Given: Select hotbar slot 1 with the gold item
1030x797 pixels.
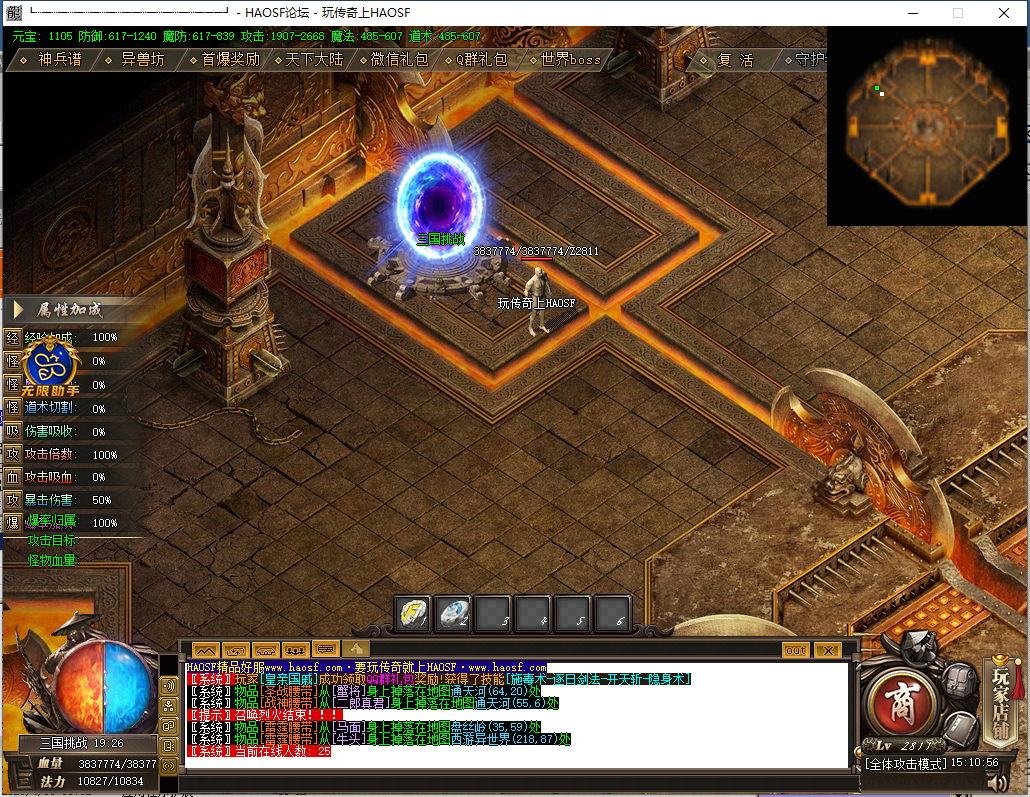Looking at the screenshot, I should 413,612.
